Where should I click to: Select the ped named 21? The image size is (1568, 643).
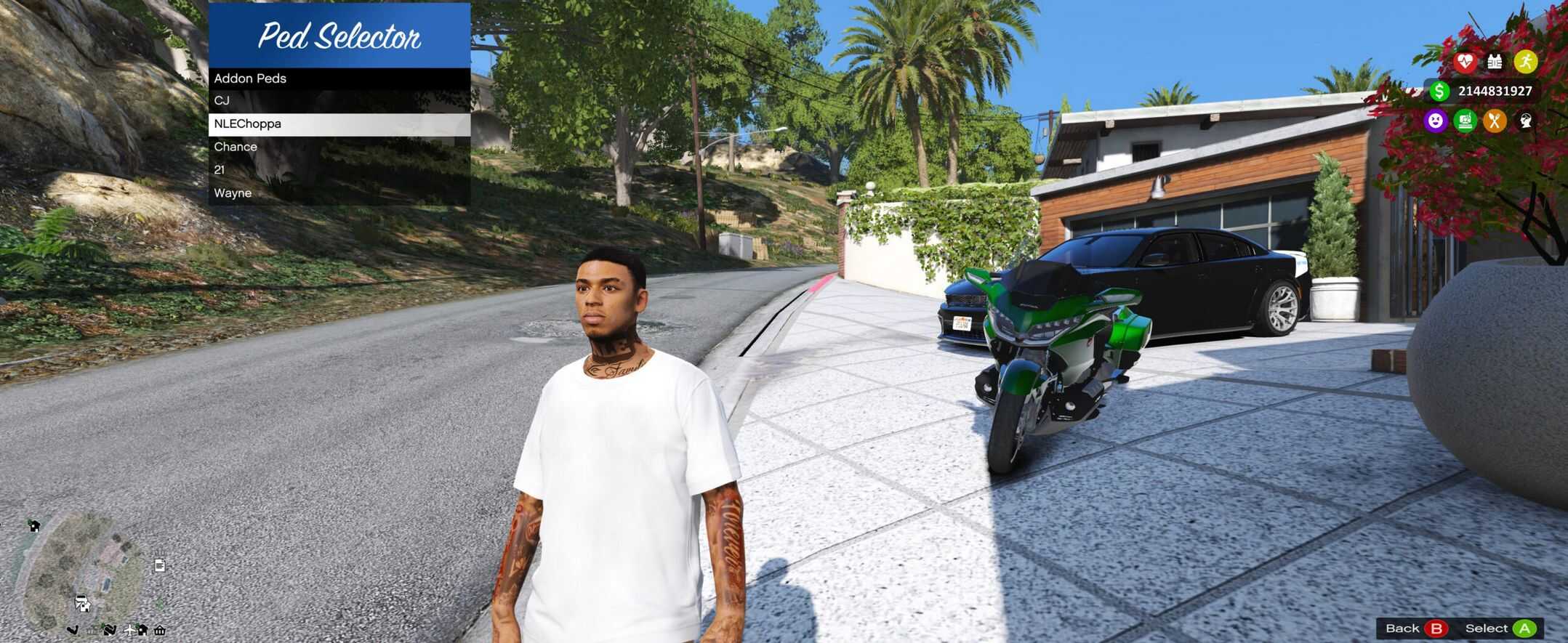[x=339, y=170]
